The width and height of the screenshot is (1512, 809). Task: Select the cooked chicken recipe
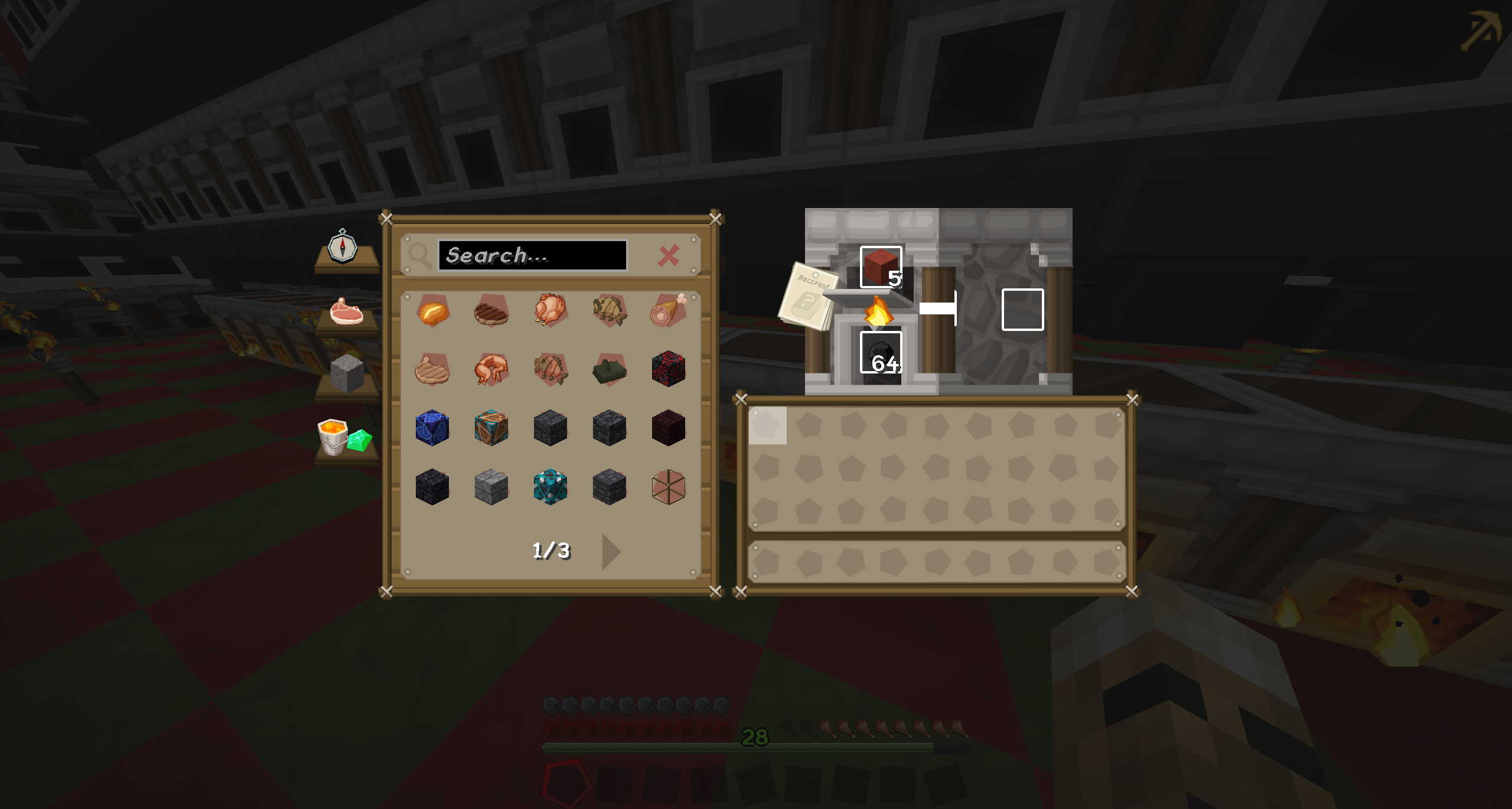[550, 310]
